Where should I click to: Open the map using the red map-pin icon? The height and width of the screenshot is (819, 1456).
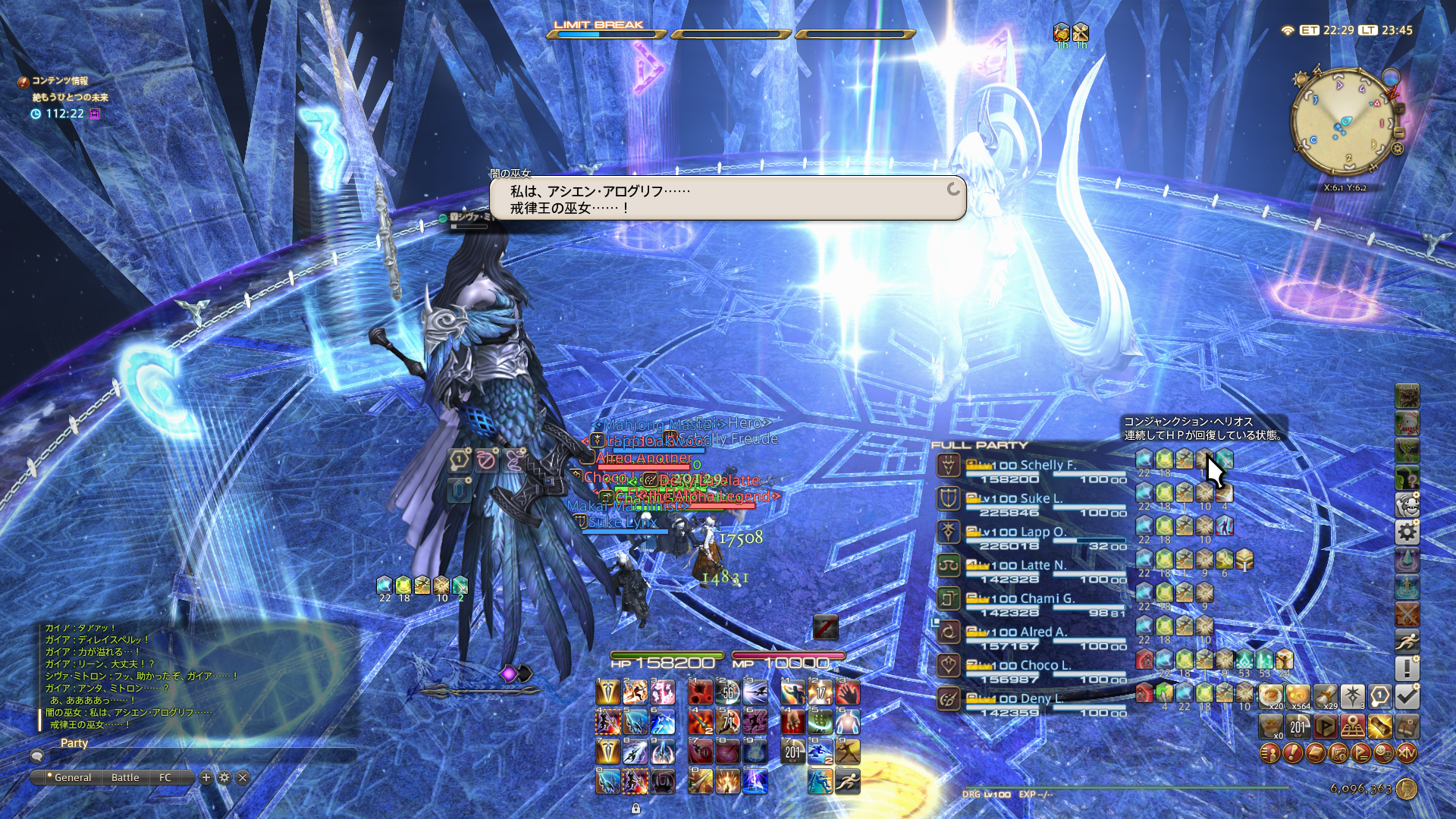(x=1353, y=727)
